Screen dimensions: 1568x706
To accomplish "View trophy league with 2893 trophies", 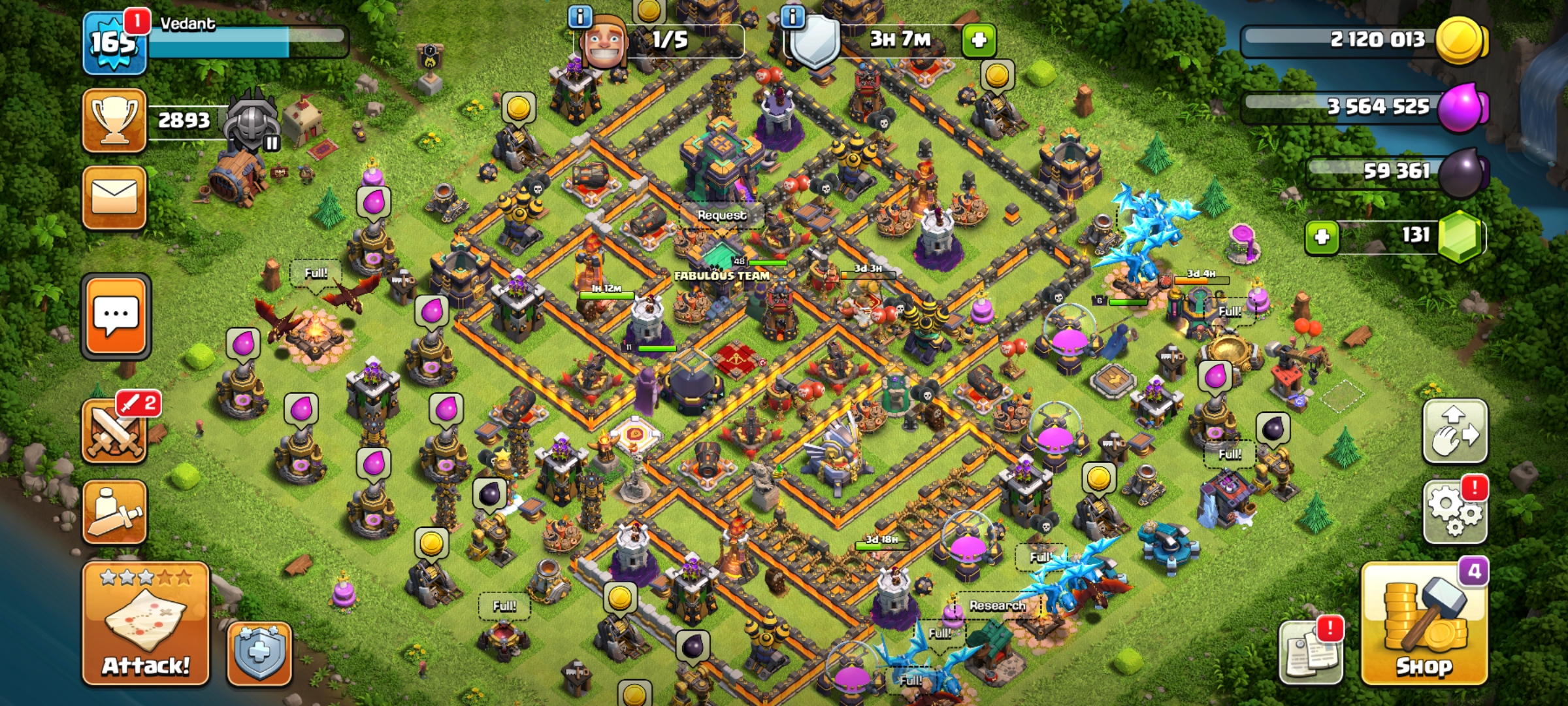I will click(x=114, y=120).
